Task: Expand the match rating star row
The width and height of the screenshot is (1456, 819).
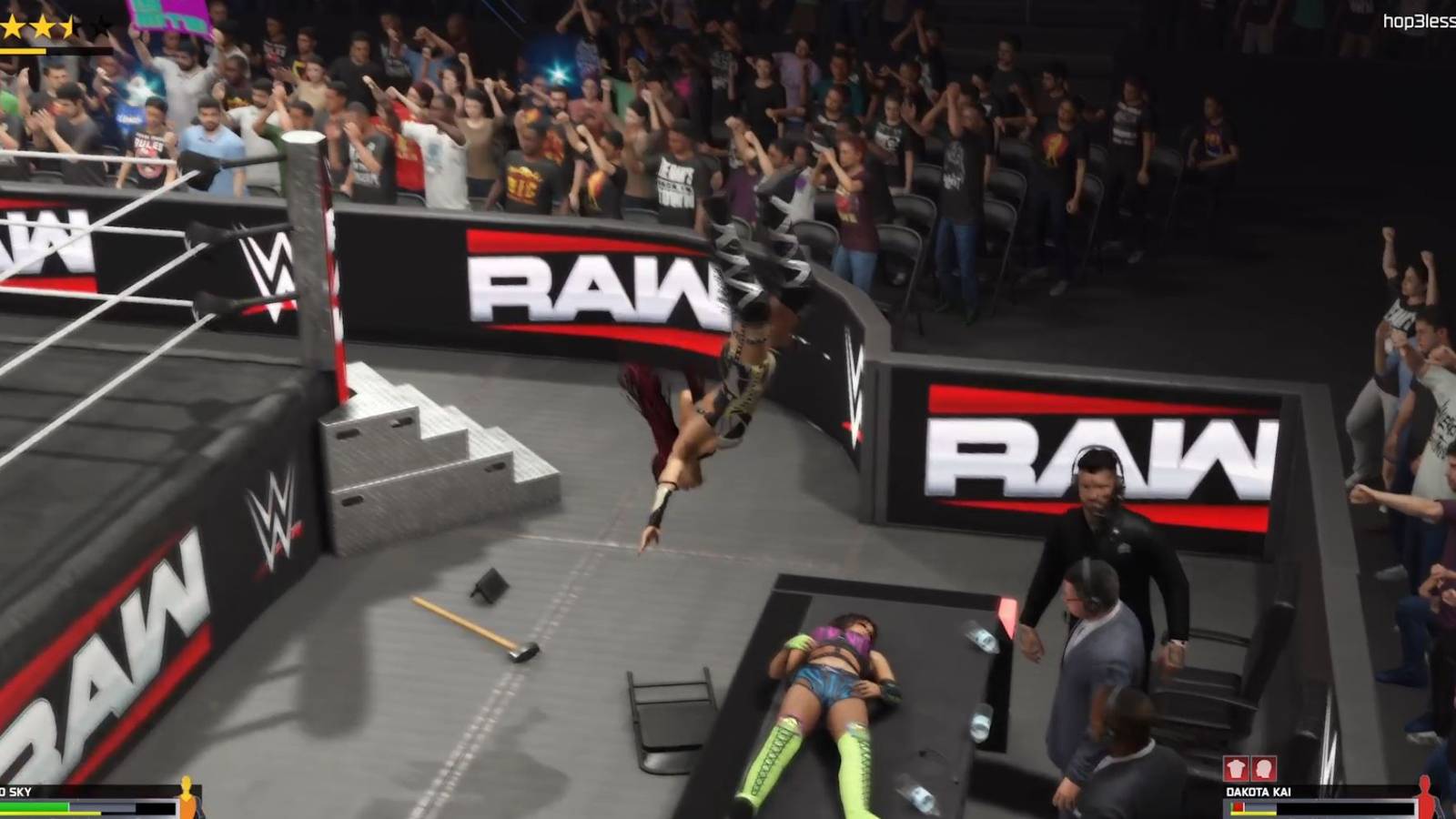Action: click(55, 25)
